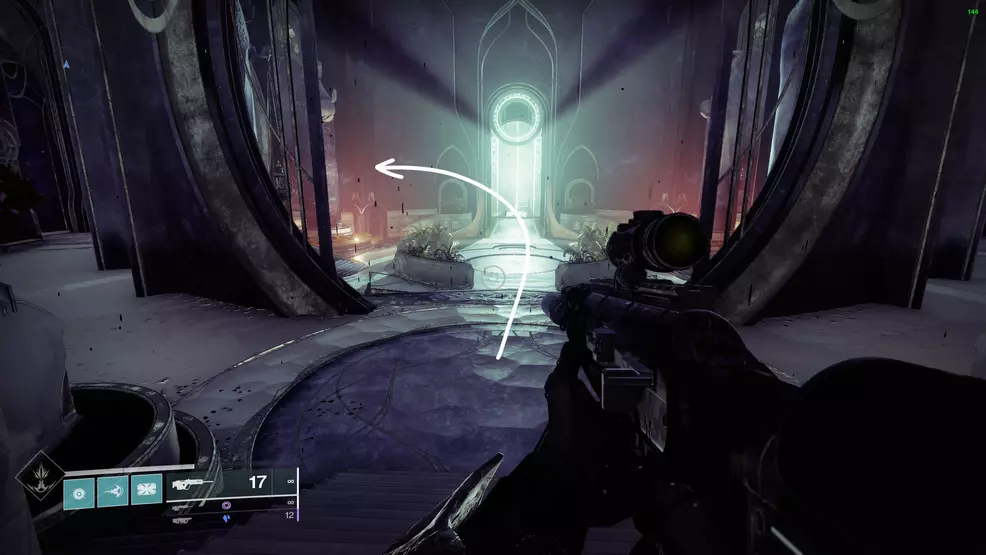Use the melee ability icon

tap(112, 491)
